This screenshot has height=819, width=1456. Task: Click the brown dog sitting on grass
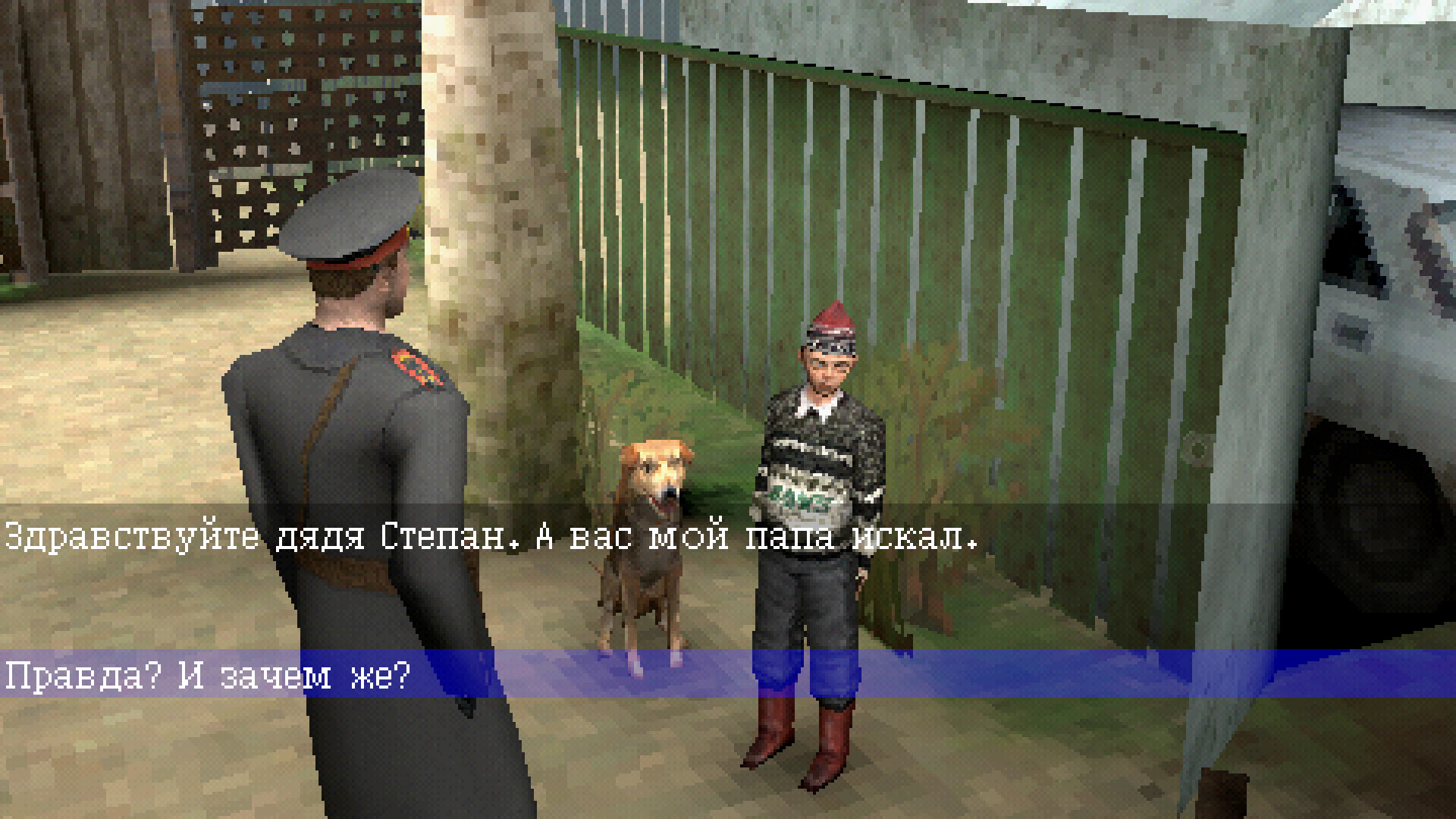coord(652,531)
